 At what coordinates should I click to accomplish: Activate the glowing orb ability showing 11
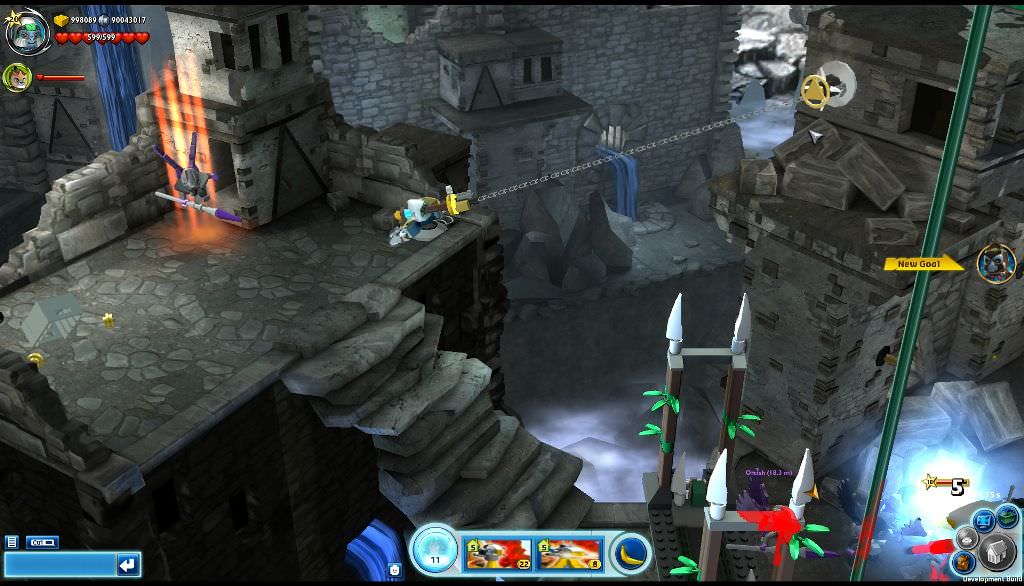[434, 552]
